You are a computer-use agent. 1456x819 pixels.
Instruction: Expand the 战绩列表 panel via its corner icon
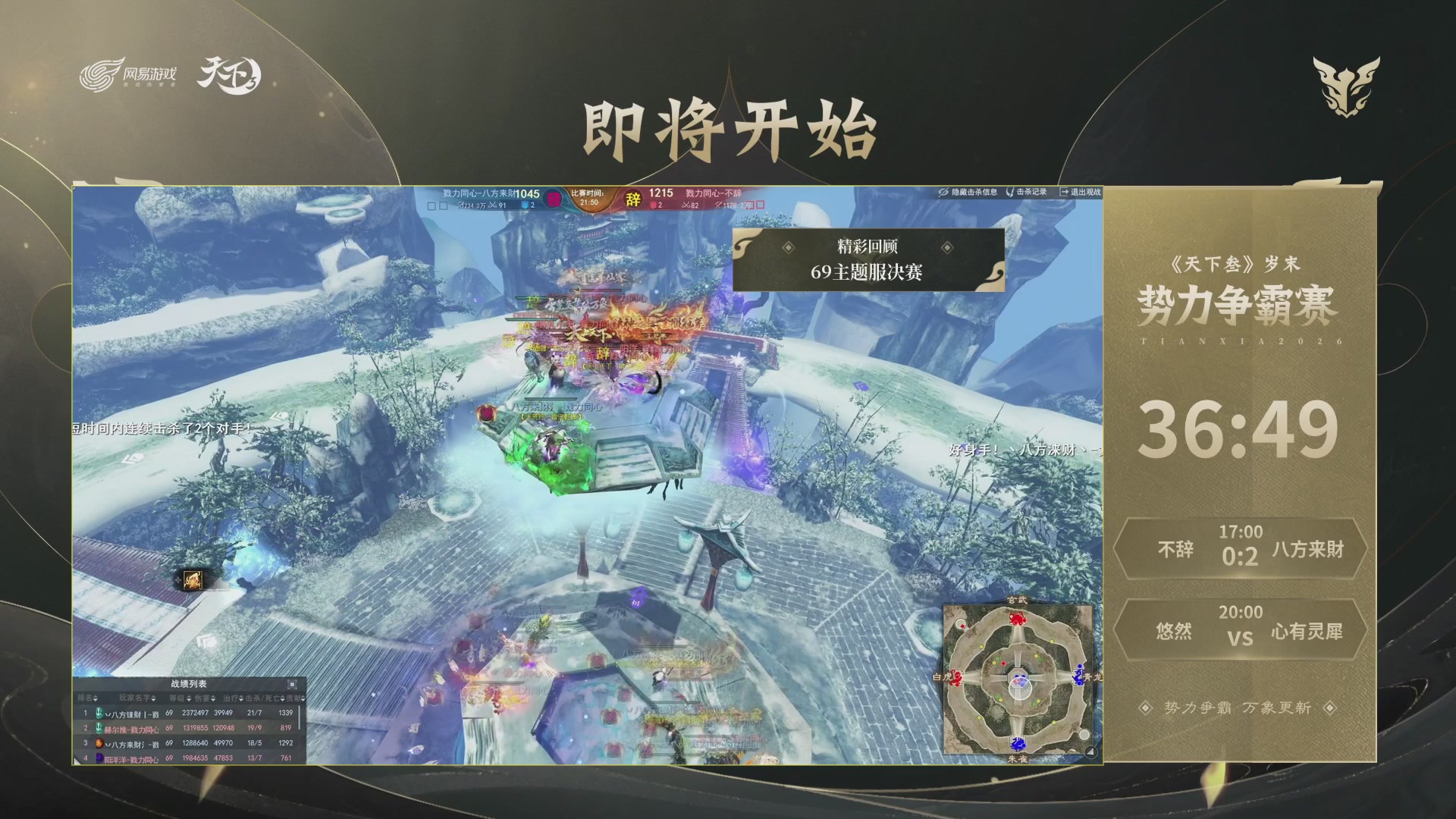[292, 684]
